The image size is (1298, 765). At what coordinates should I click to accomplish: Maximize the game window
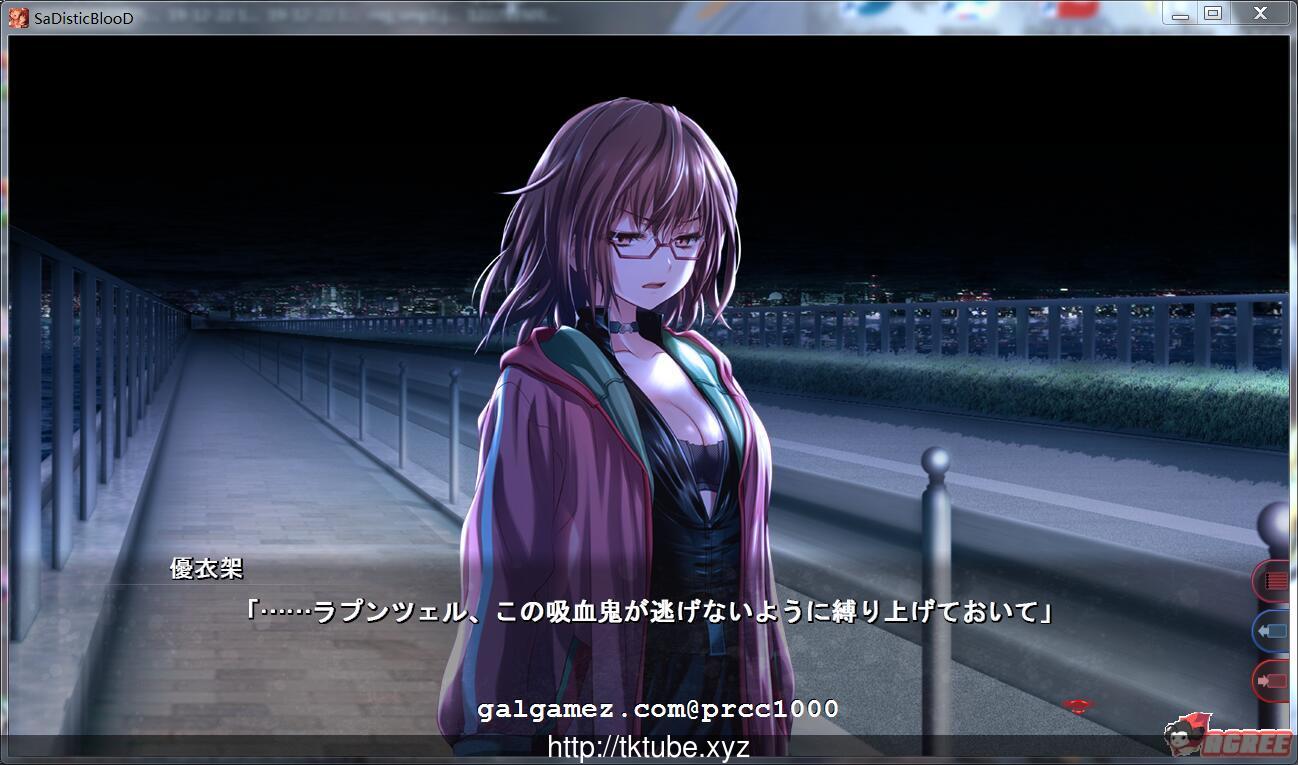(x=1215, y=14)
